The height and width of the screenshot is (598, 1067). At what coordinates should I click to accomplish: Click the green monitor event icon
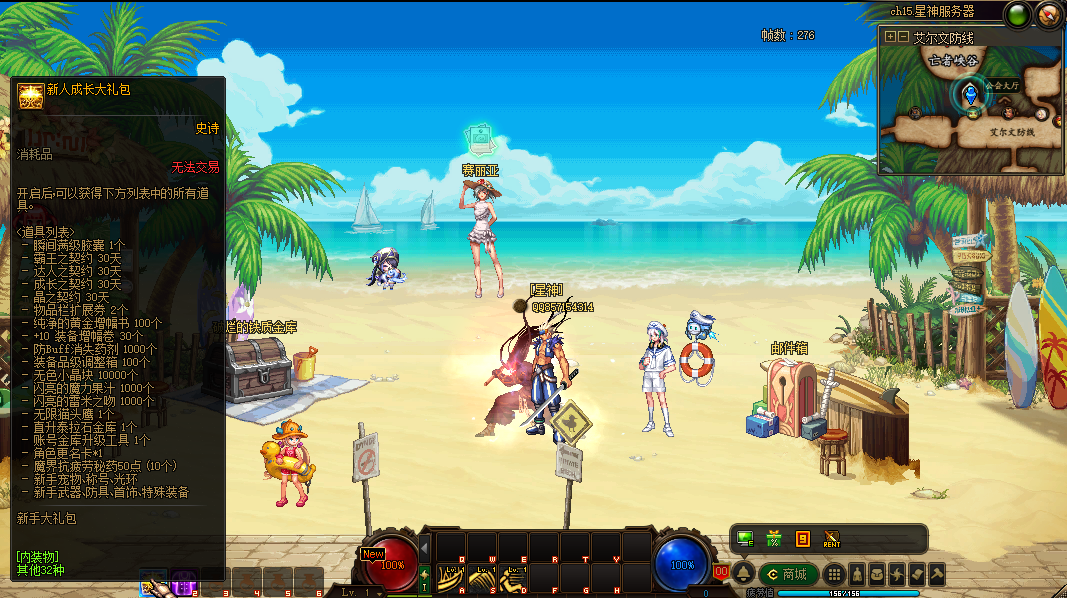click(745, 540)
